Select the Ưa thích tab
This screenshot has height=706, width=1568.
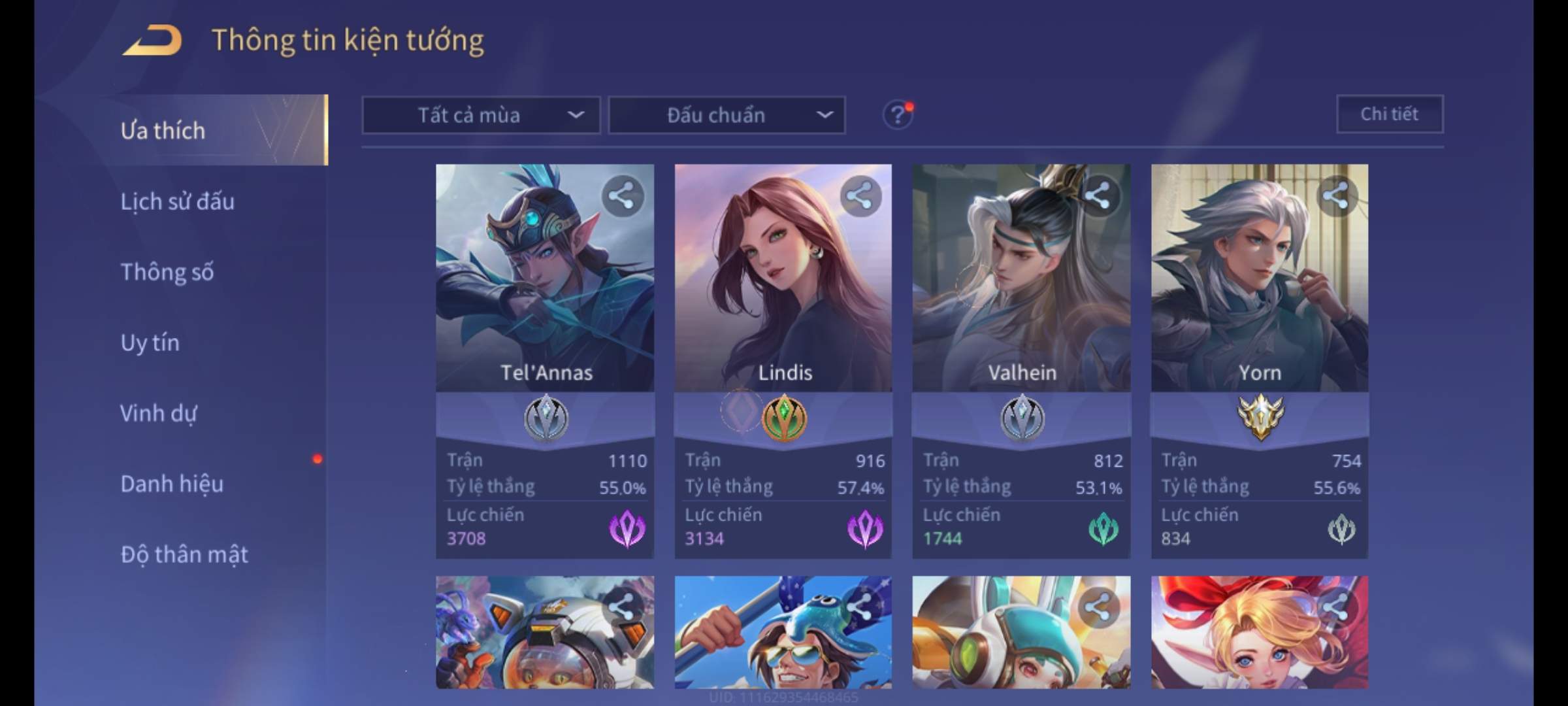pos(163,131)
